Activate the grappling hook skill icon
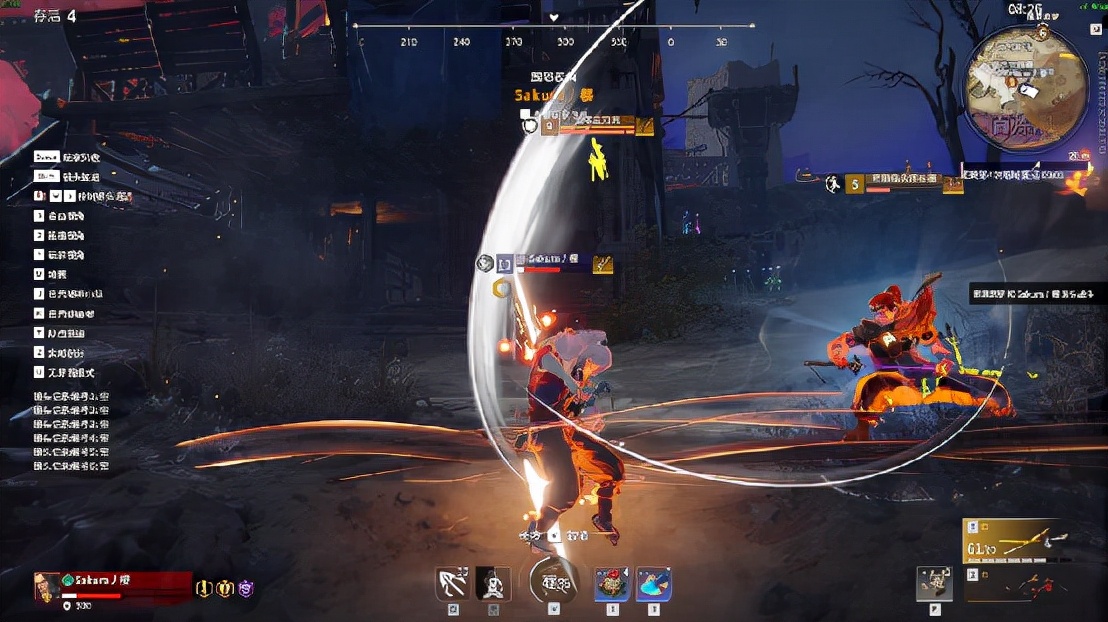 pyautogui.click(x=454, y=584)
